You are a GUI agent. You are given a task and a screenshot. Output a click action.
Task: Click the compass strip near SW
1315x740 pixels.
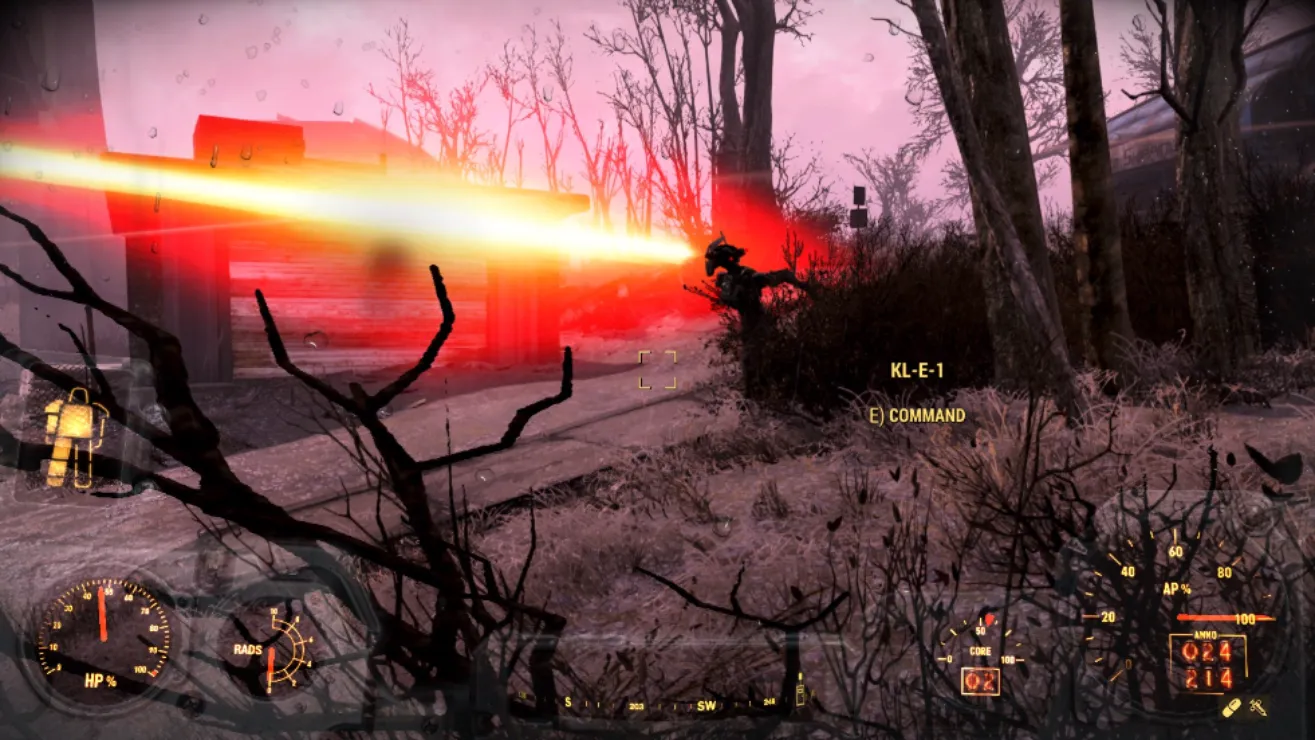coord(706,705)
